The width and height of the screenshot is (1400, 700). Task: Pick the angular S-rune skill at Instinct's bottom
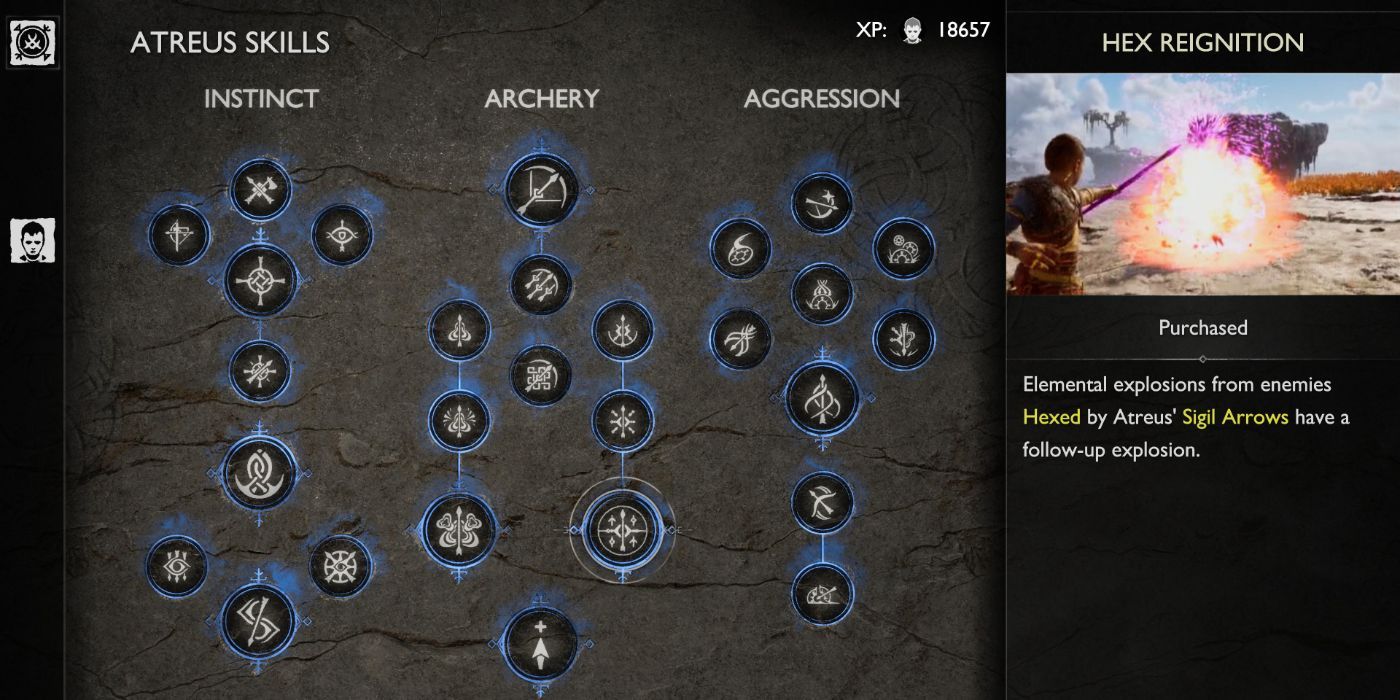point(259,619)
